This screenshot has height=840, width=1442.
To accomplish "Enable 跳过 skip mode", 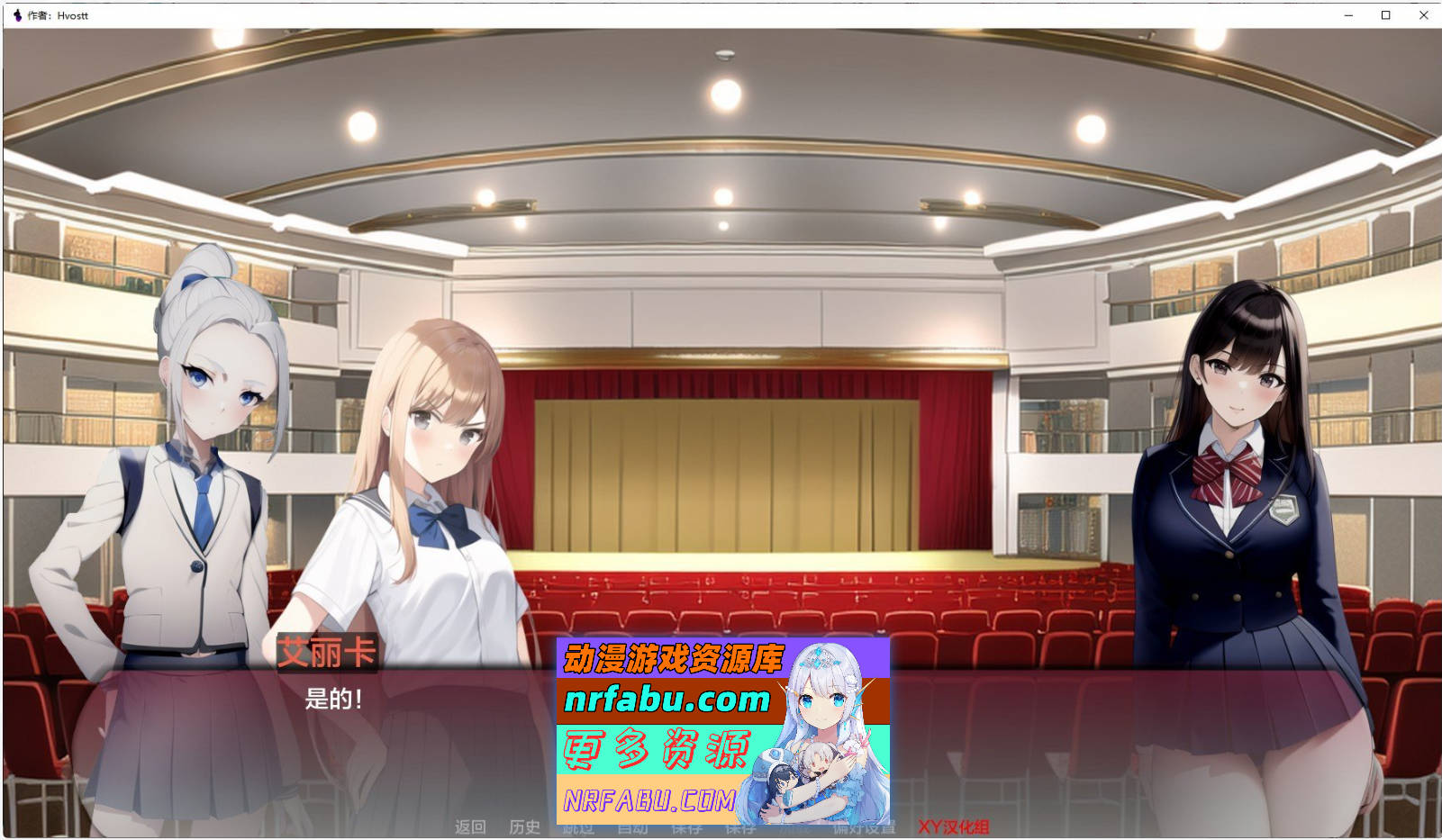I will pyautogui.click(x=576, y=827).
